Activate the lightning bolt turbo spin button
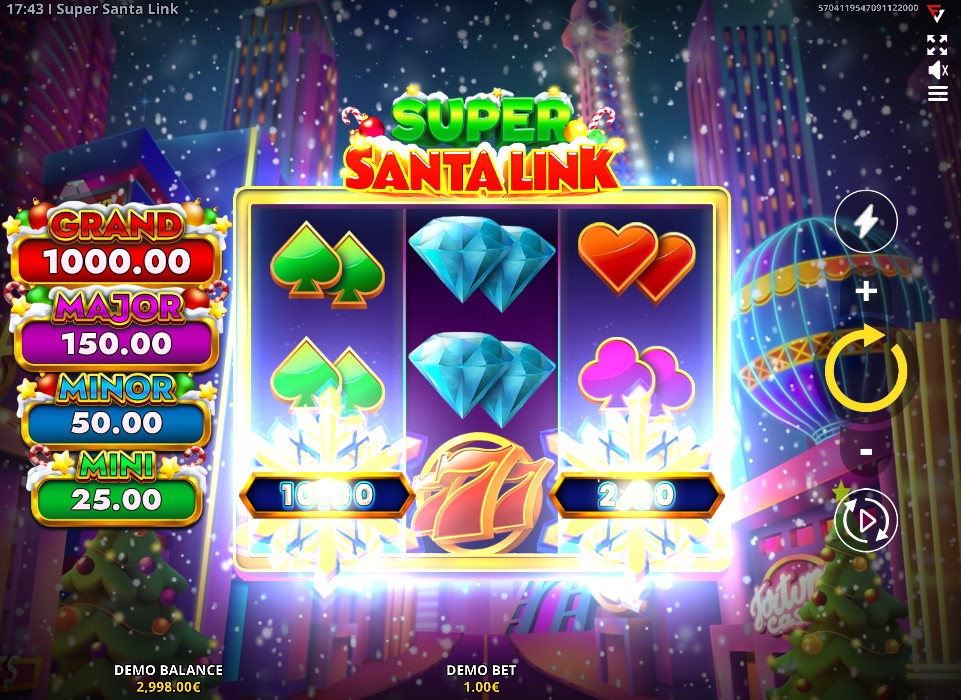 (x=866, y=221)
